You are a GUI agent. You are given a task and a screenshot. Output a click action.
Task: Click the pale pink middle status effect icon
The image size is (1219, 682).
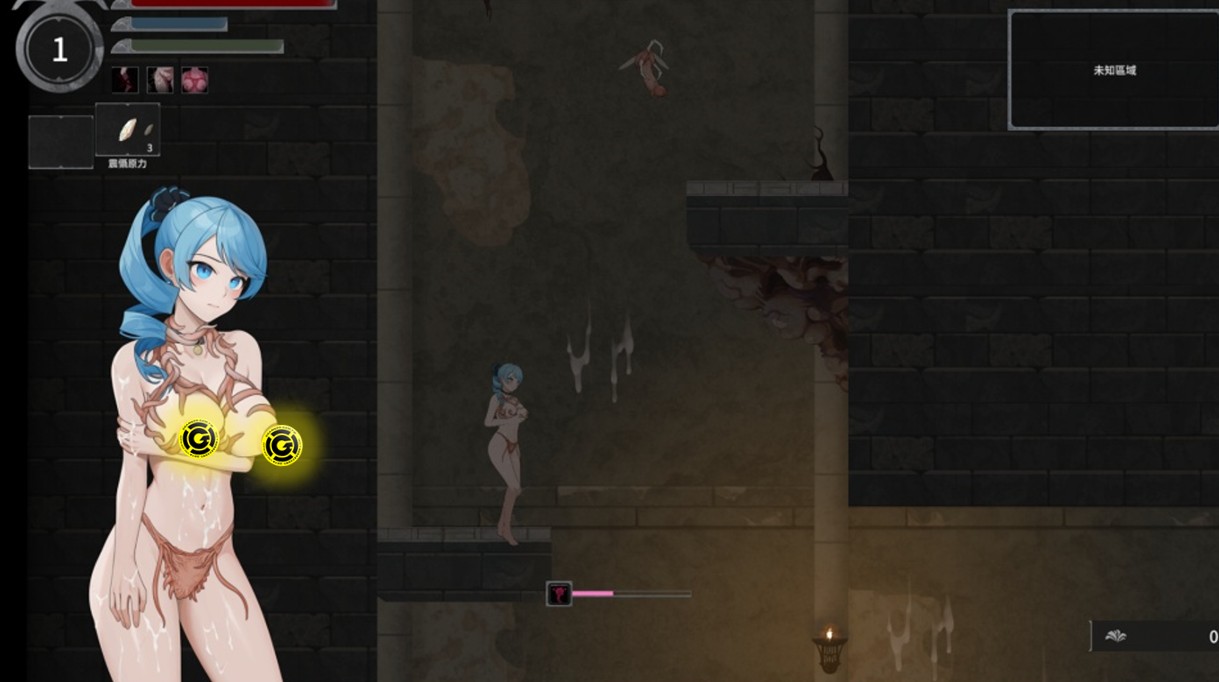click(x=160, y=80)
